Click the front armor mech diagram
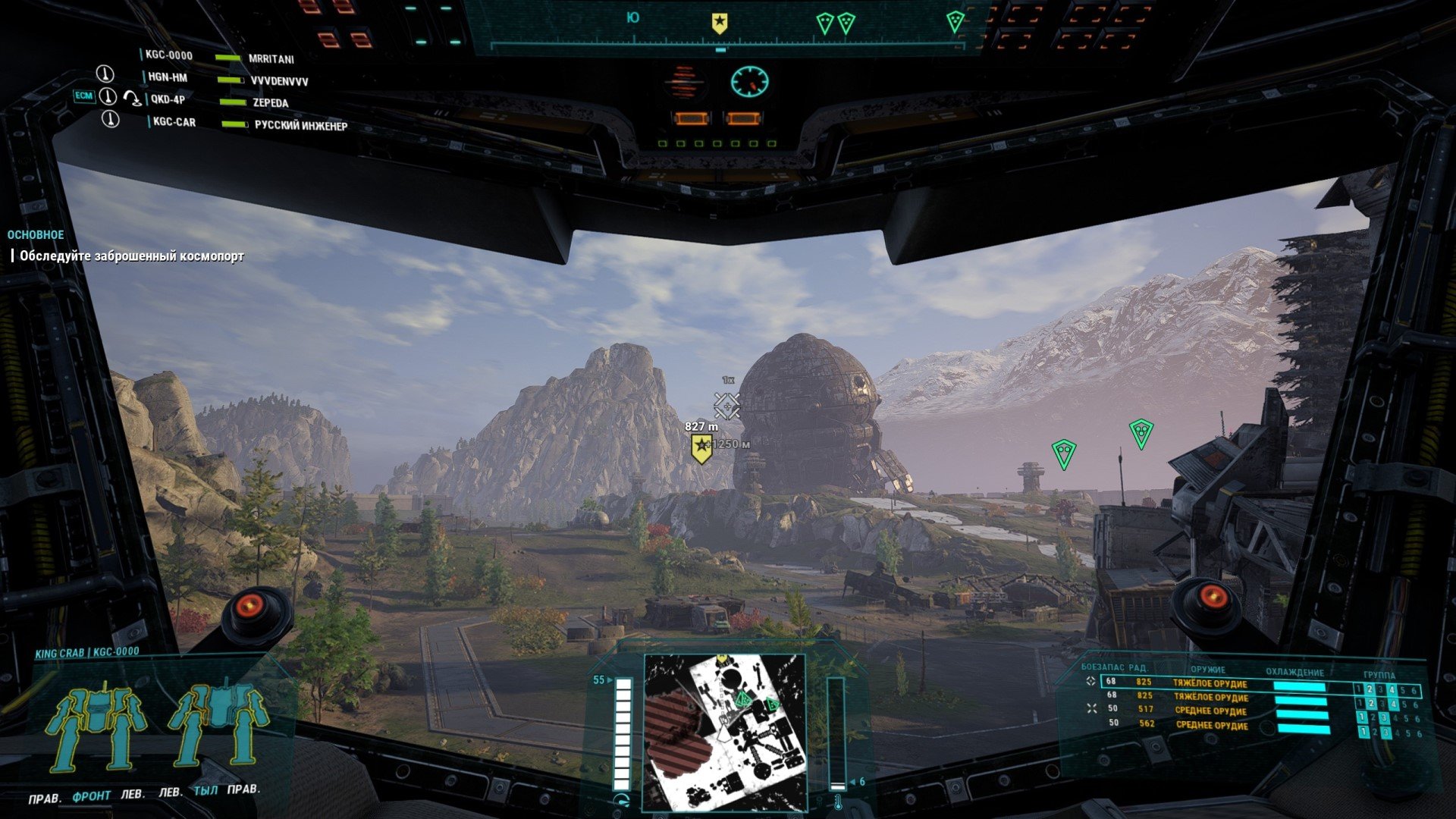 point(96,725)
